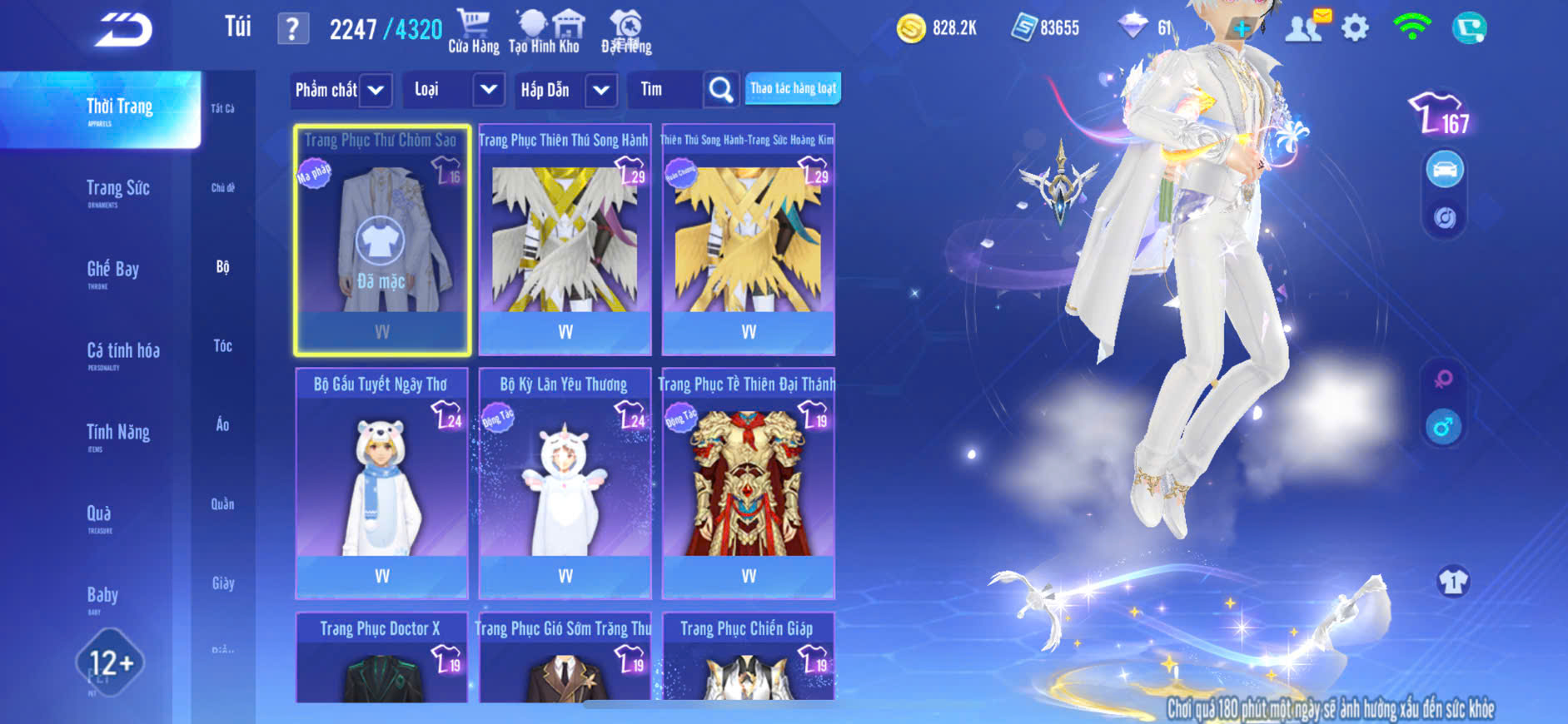The image size is (1568, 724).
Task: Open the Cửa Hàng shop
Action: tap(474, 31)
